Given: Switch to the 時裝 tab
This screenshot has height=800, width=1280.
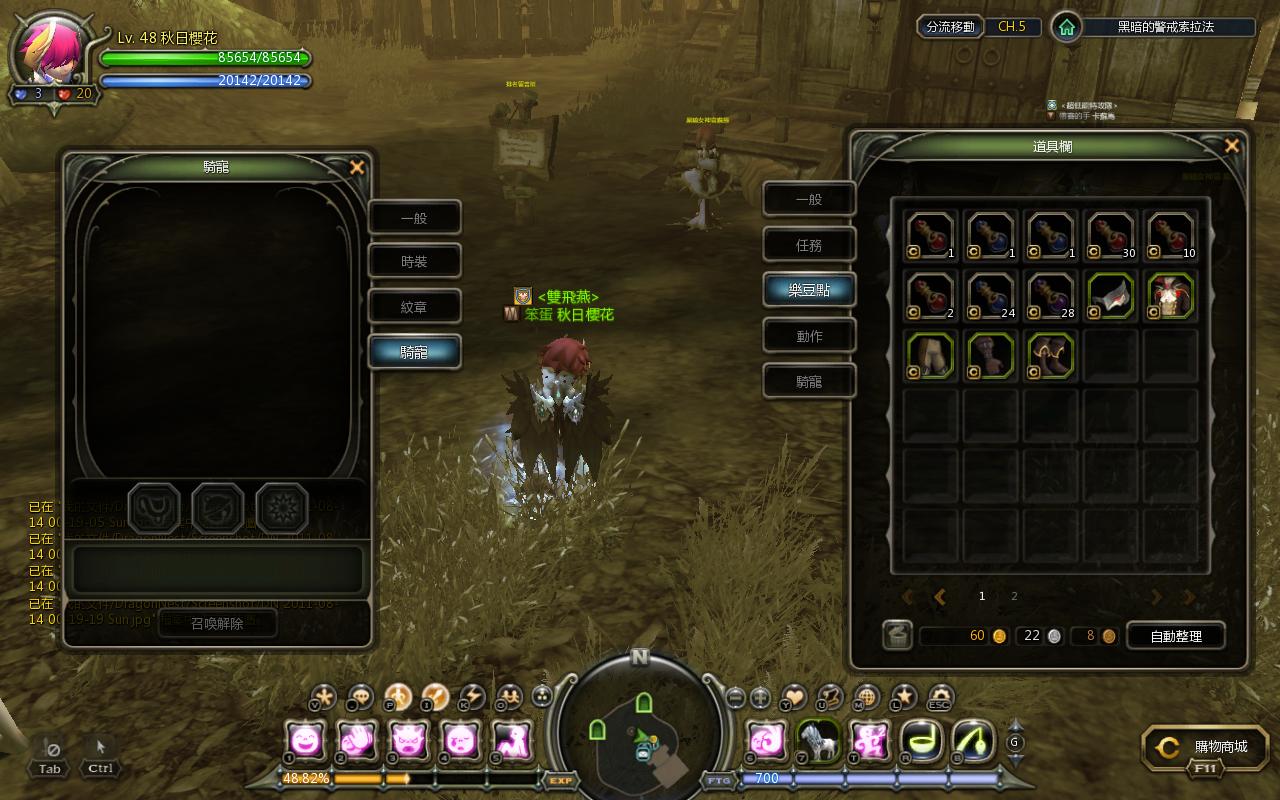Looking at the screenshot, I should coord(414,262).
